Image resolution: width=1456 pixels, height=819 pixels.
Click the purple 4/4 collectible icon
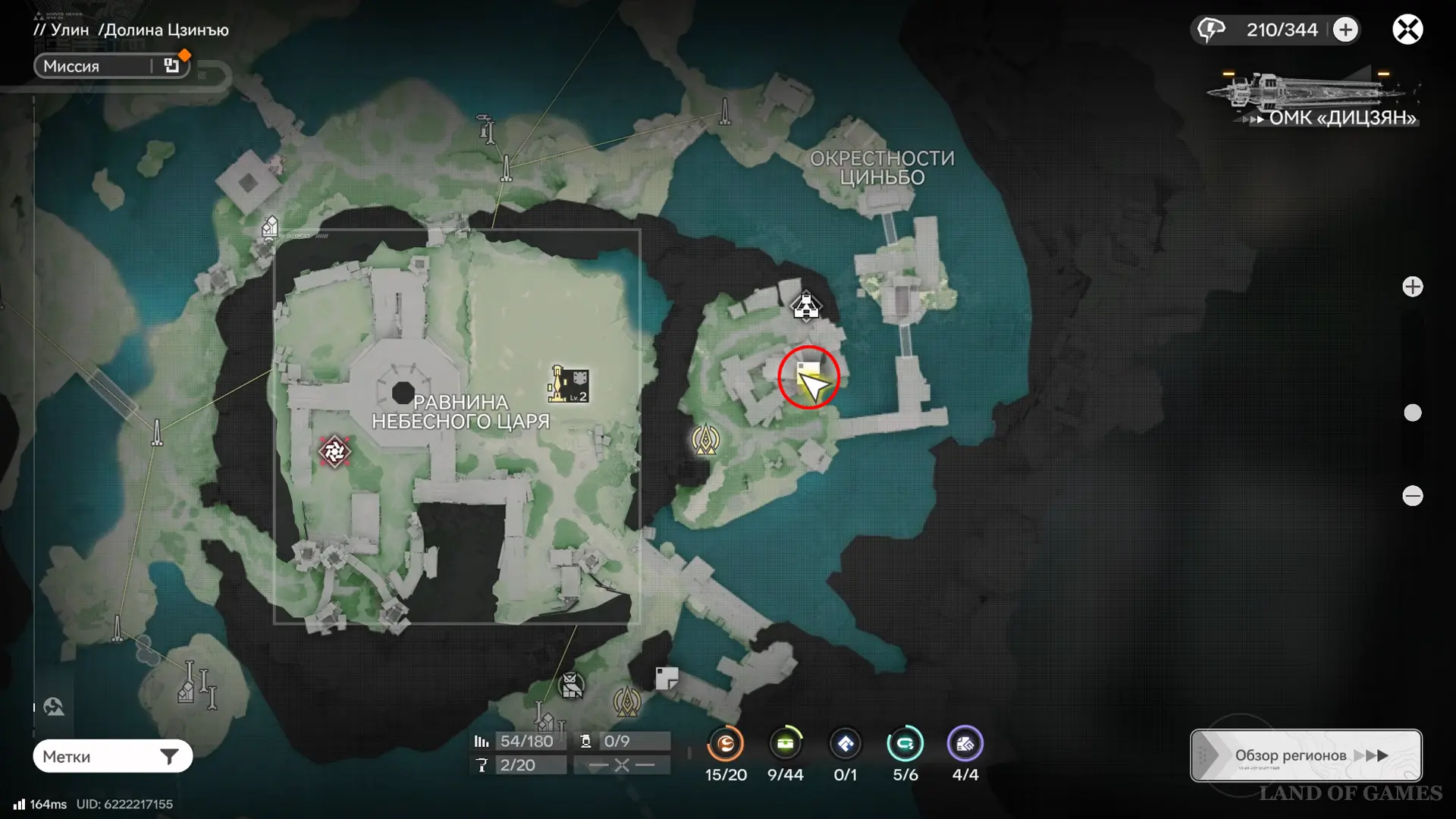965,744
